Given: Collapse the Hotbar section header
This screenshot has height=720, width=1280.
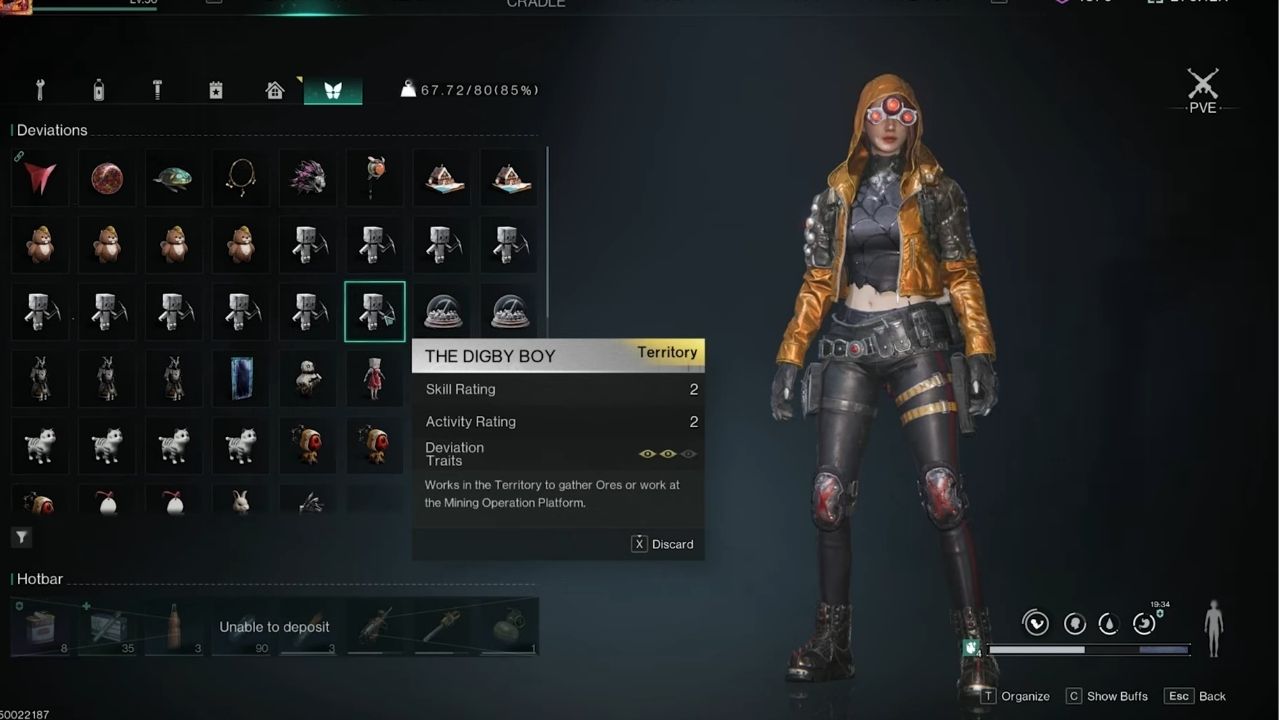Looking at the screenshot, I should point(40,579).
